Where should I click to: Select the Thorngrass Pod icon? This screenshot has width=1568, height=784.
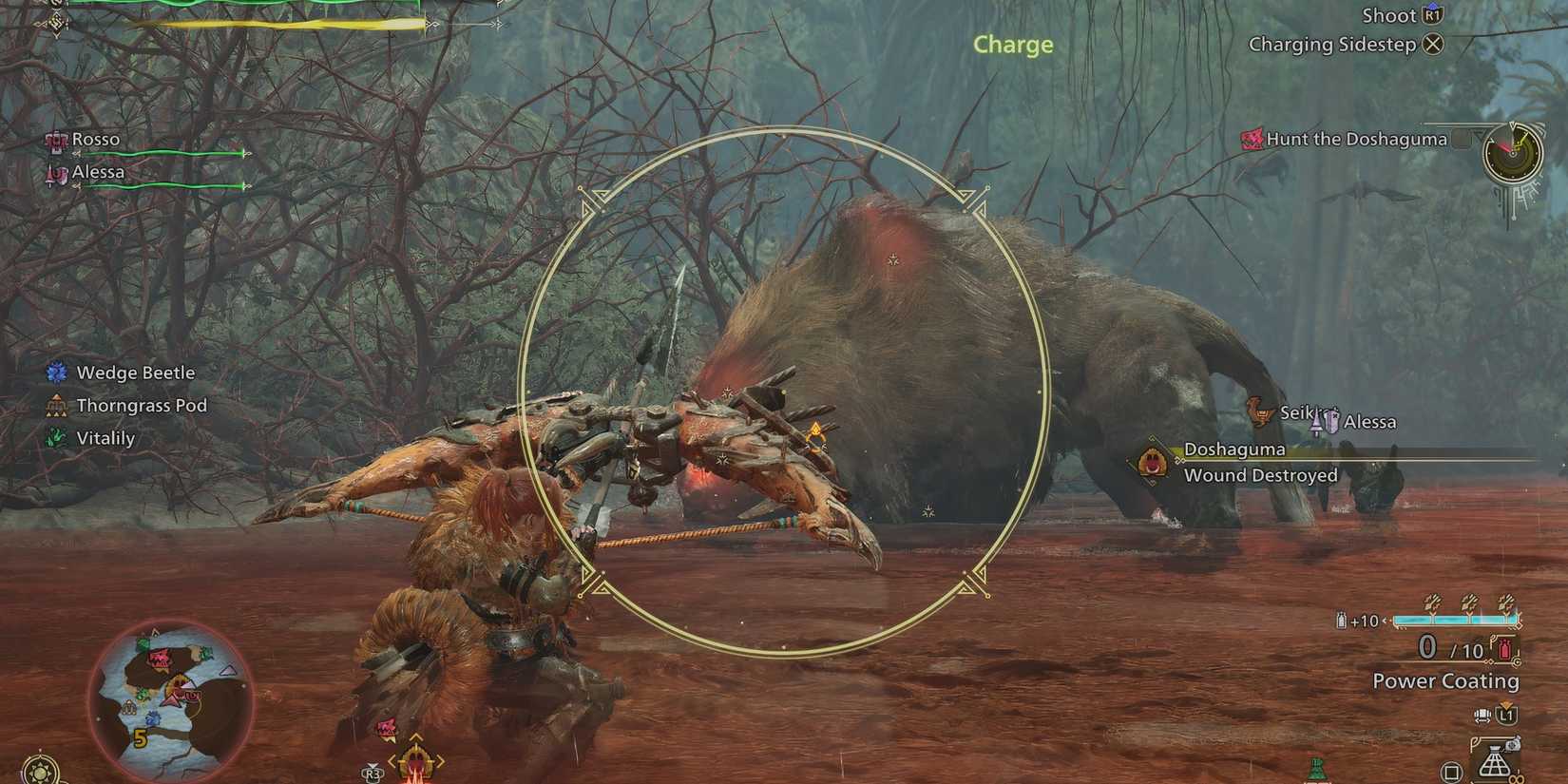click(x=57, y=405)
